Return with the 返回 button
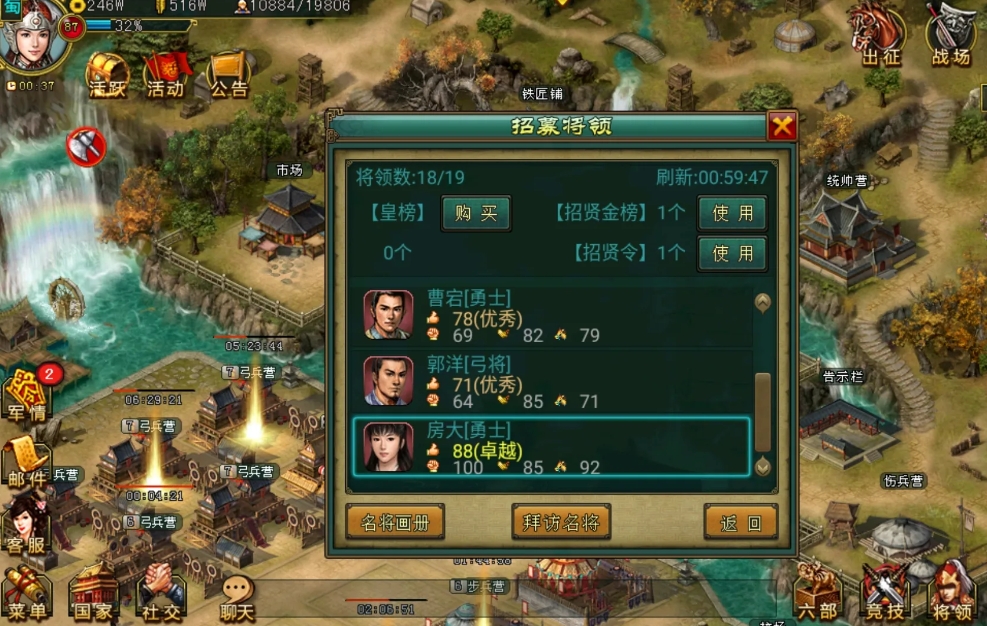 pos(740,522)
